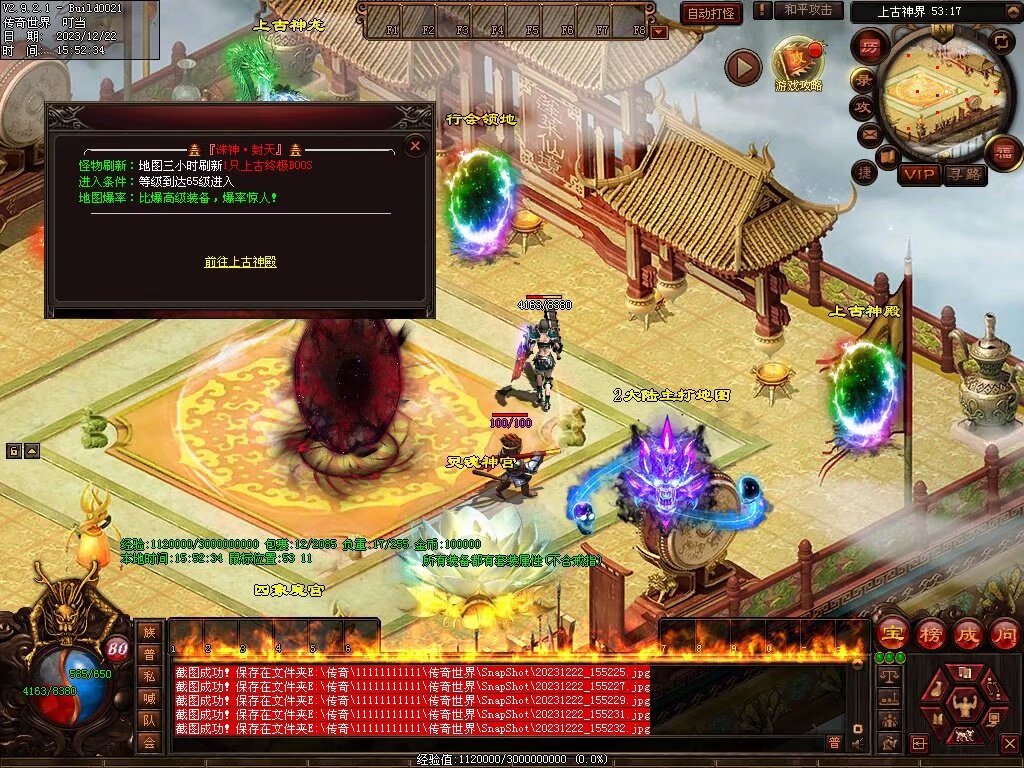Viewport: 1024px width, 768px height.
Task: Switch chat to the 私 private channel
Action: click(149, 676)
